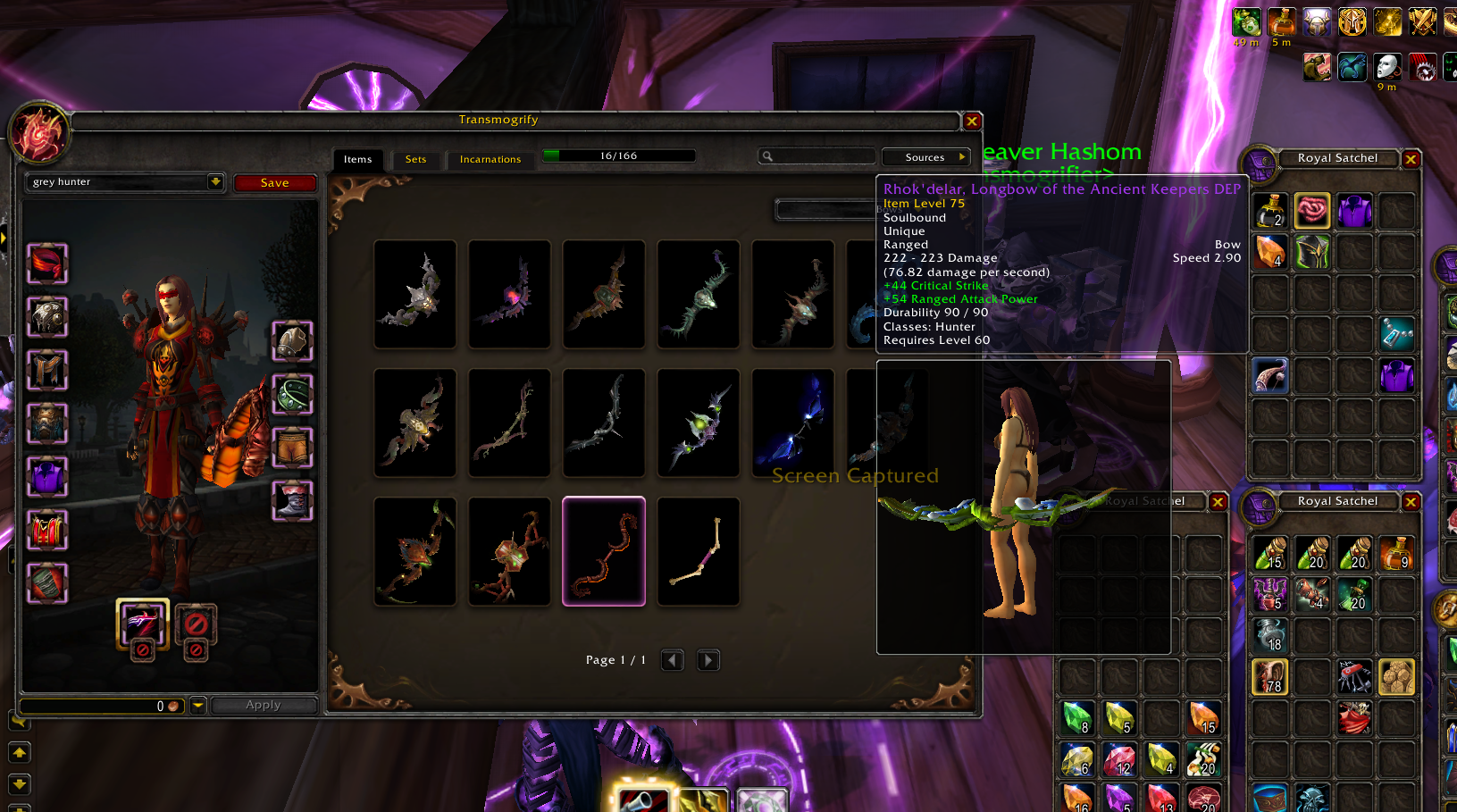This screenshot has width=1457, height=812.
Task: Apply the transmogrification changes
Action: pyautogui.click(x=264, y=705)
